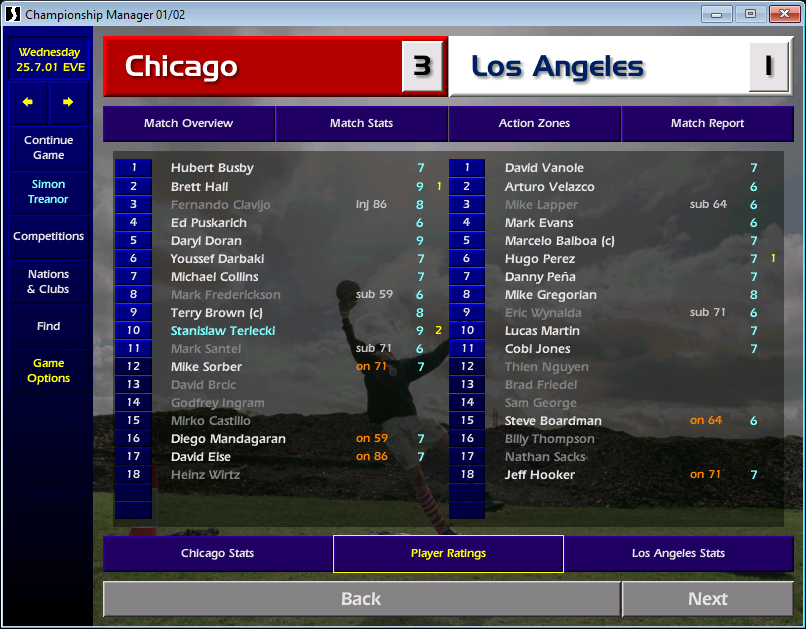This screenshot has height=629, width=806.
Task: Open the Find search
Action: coord(48,326)
